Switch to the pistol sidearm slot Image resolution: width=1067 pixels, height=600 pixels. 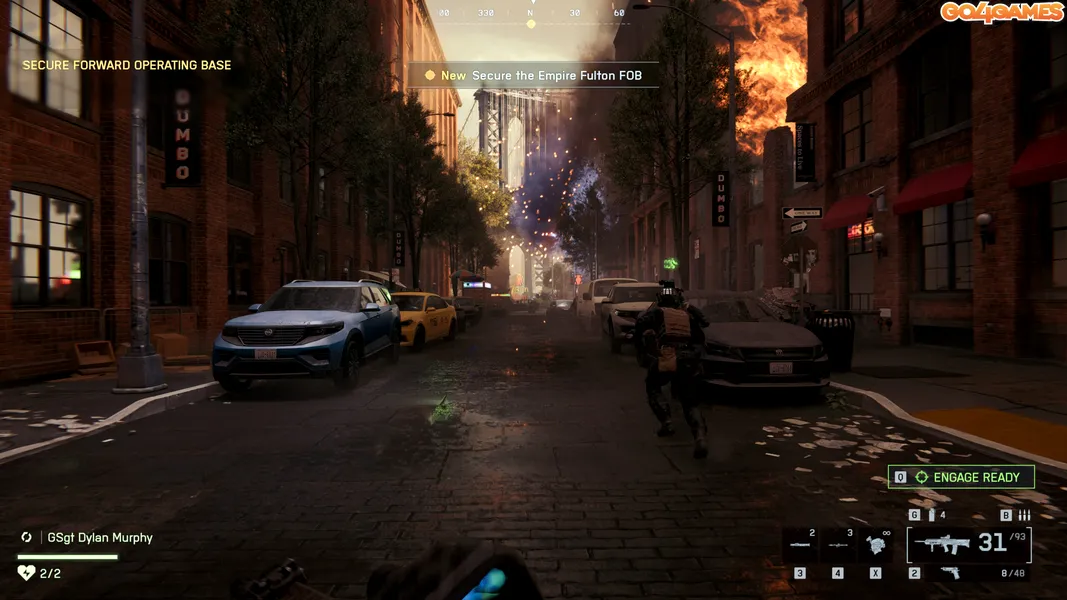951,573
